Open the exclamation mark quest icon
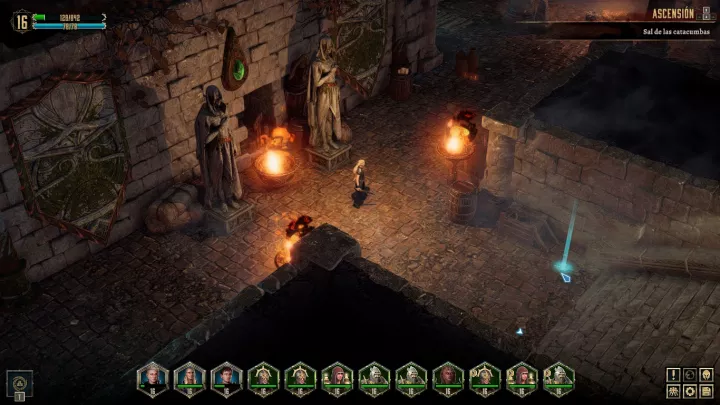720x405 pixels. (673, 375)
